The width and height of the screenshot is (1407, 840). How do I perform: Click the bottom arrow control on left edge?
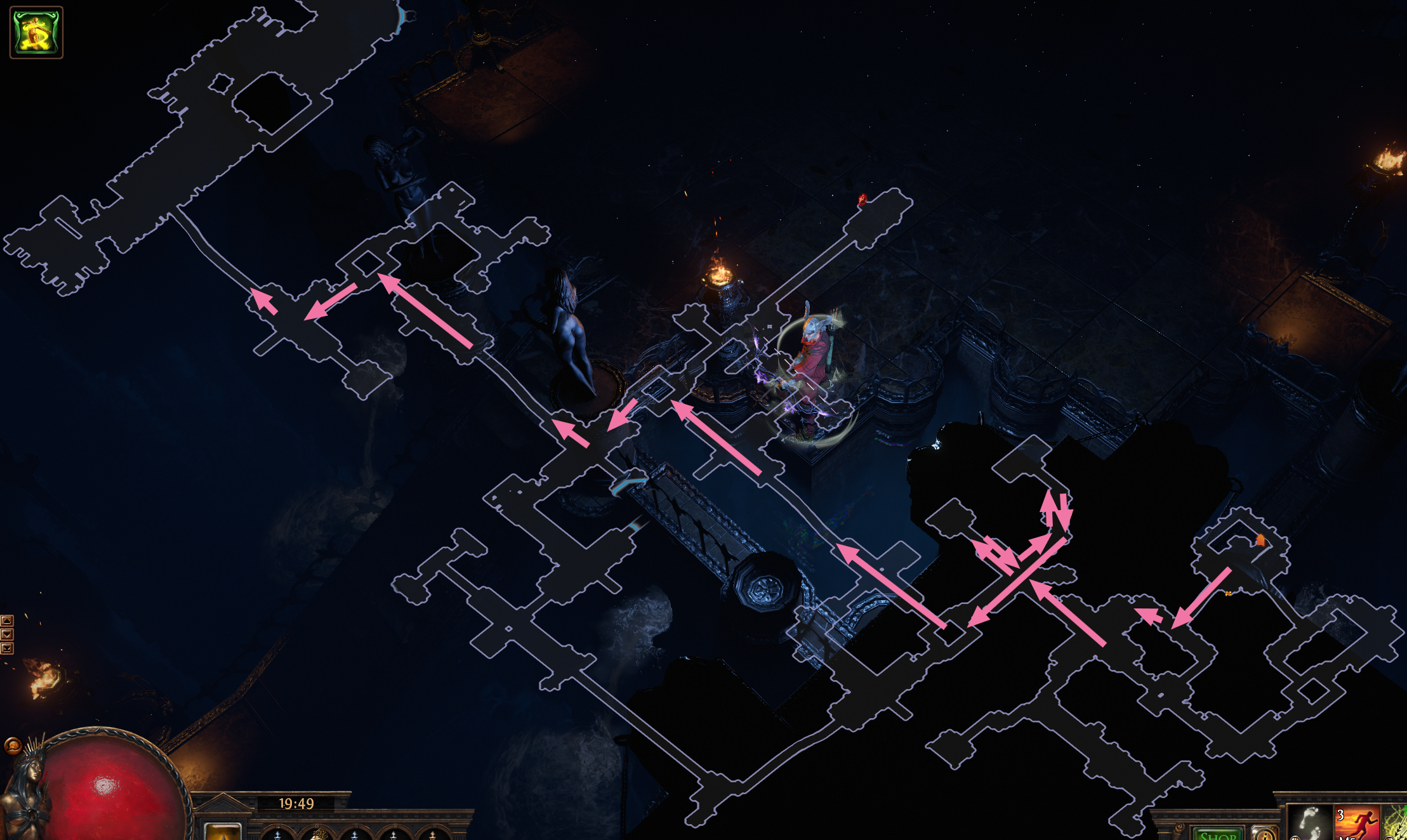(x=7, y=648)
